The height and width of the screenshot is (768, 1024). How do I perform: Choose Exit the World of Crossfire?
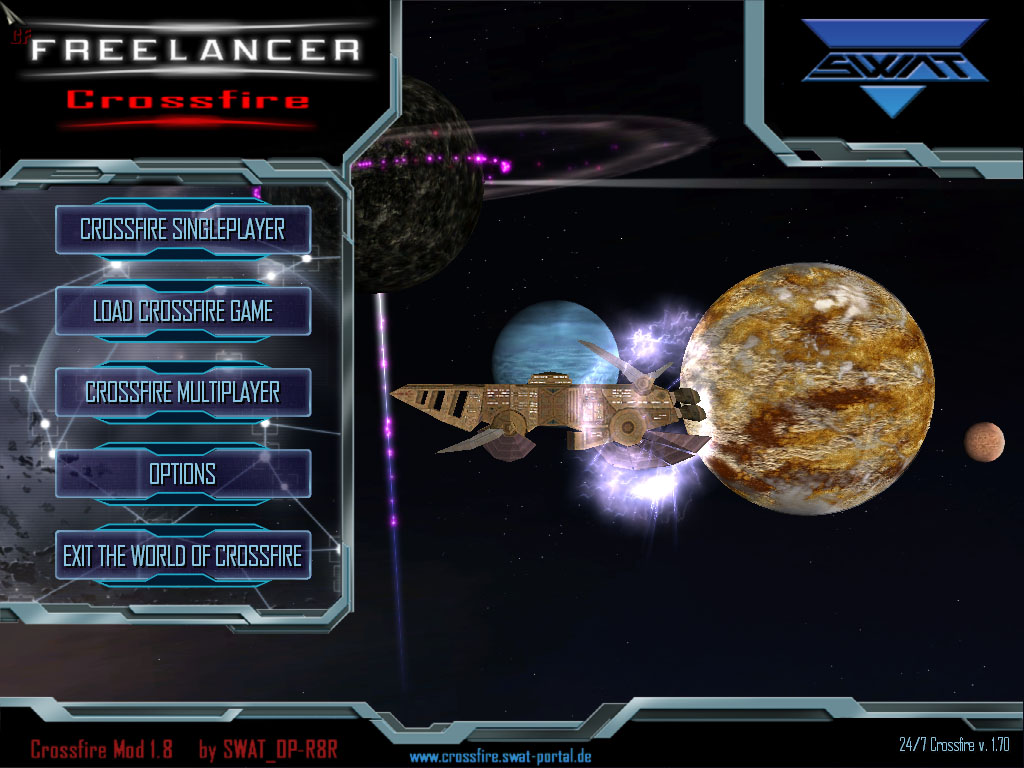(182, 555)
